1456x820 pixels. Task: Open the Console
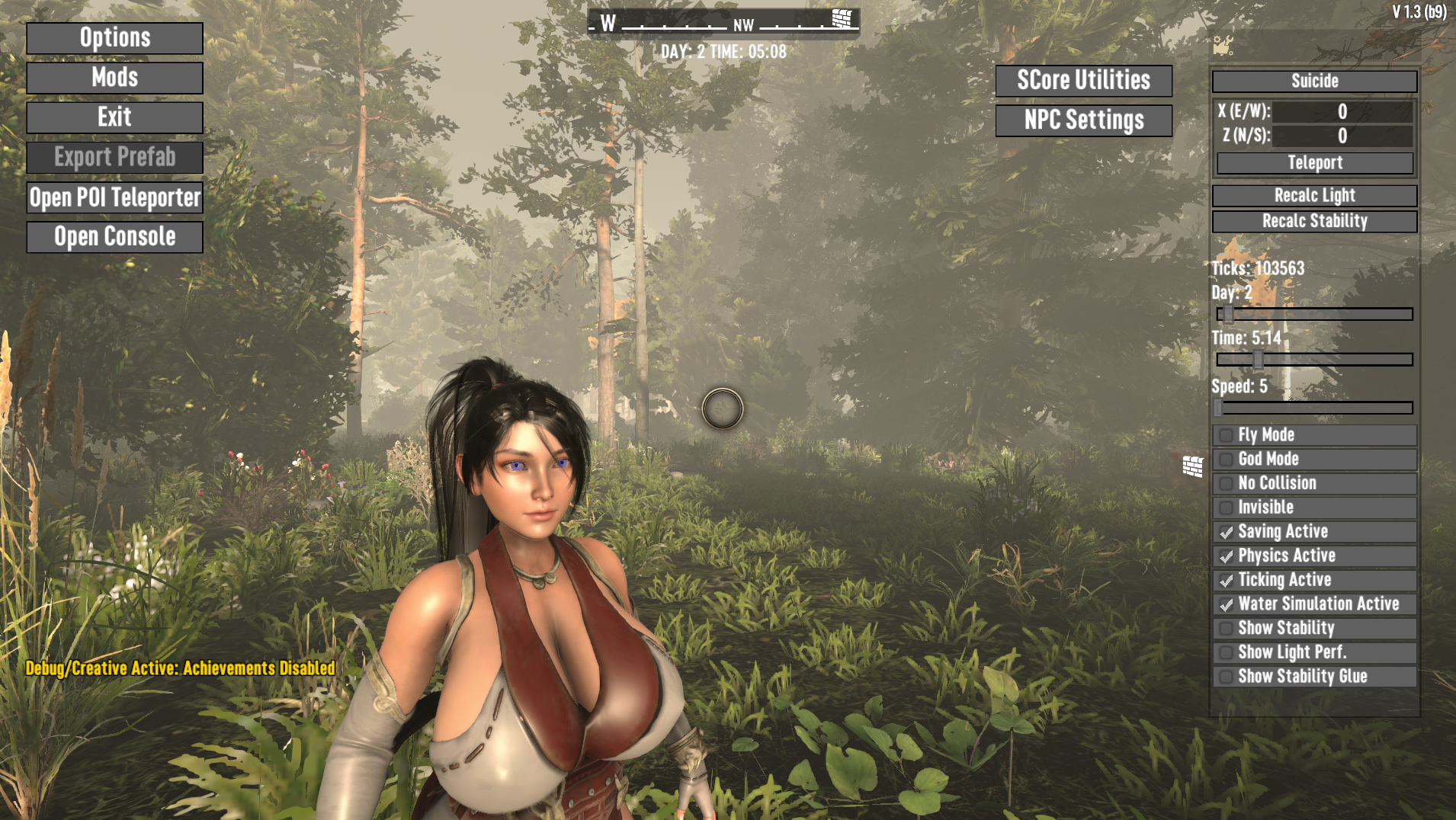coord(114,237)
